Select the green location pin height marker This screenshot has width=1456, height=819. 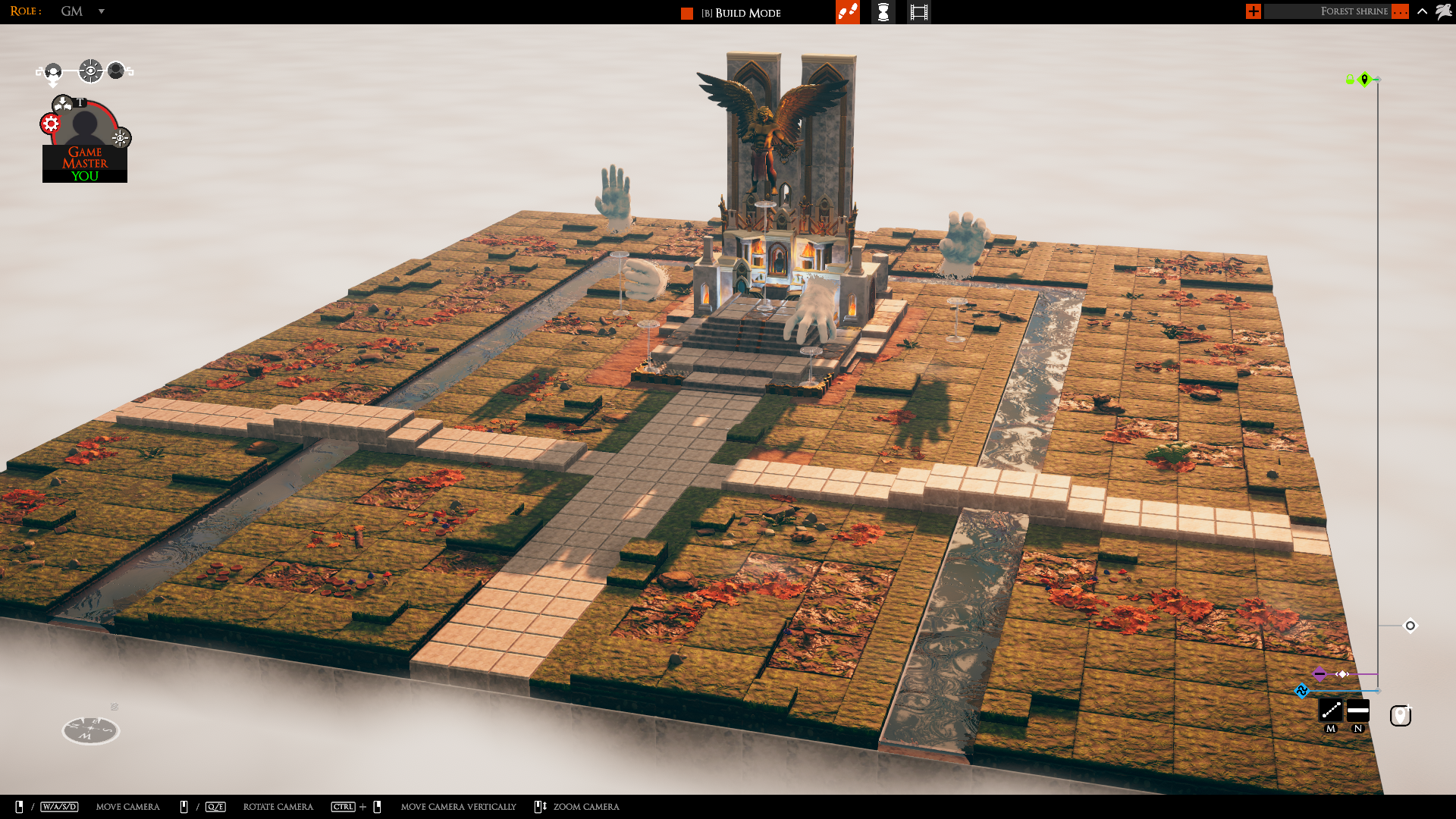pos(1364,79)
